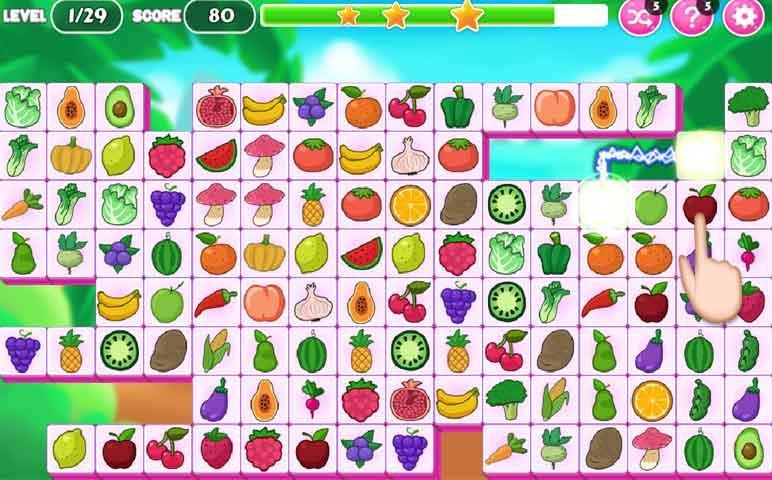The image size is (772, 480).
Task: Pick the orange slice tile beside the potato
Action: click(409, 204)
